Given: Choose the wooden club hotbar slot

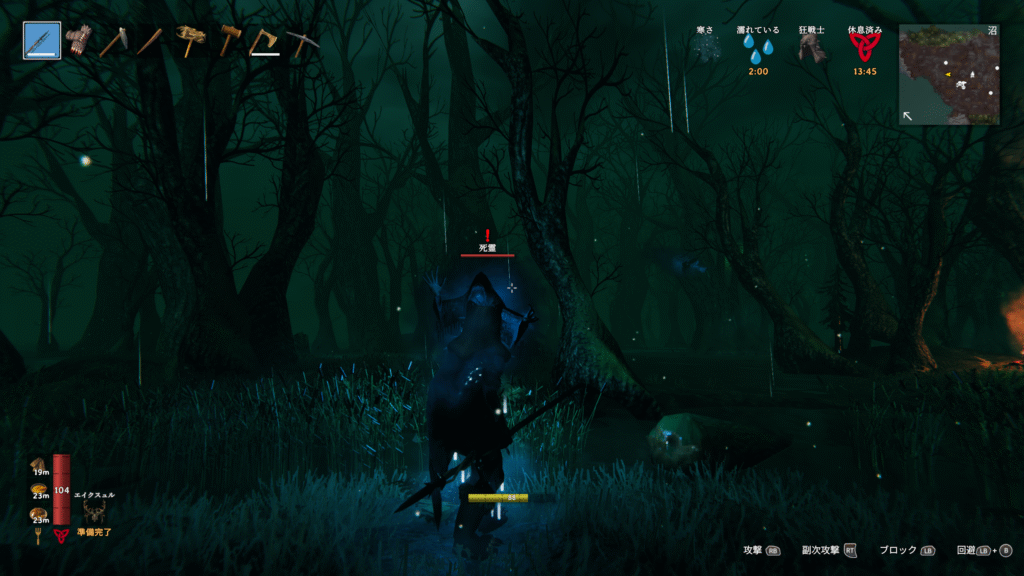Looking at the screenshot, I should [150, 41].
